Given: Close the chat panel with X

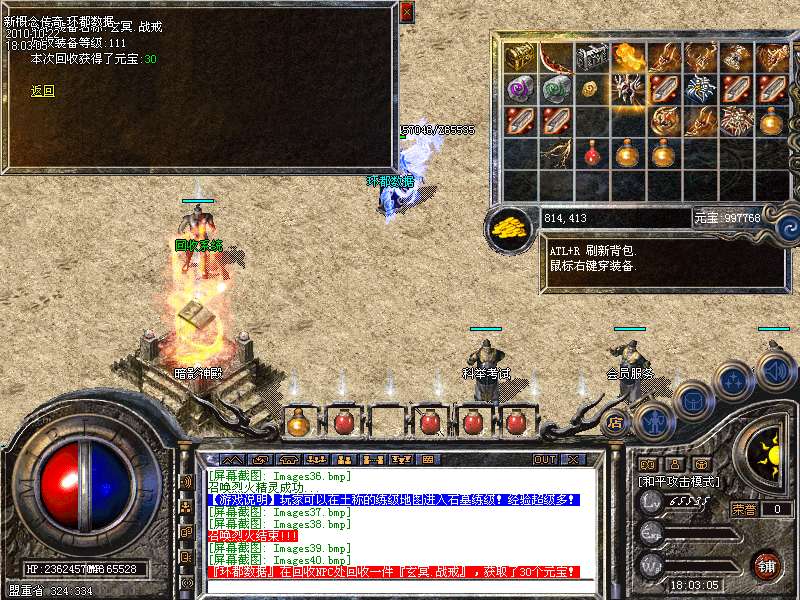Looking at the screenshot, I should (x=573, y=460).
